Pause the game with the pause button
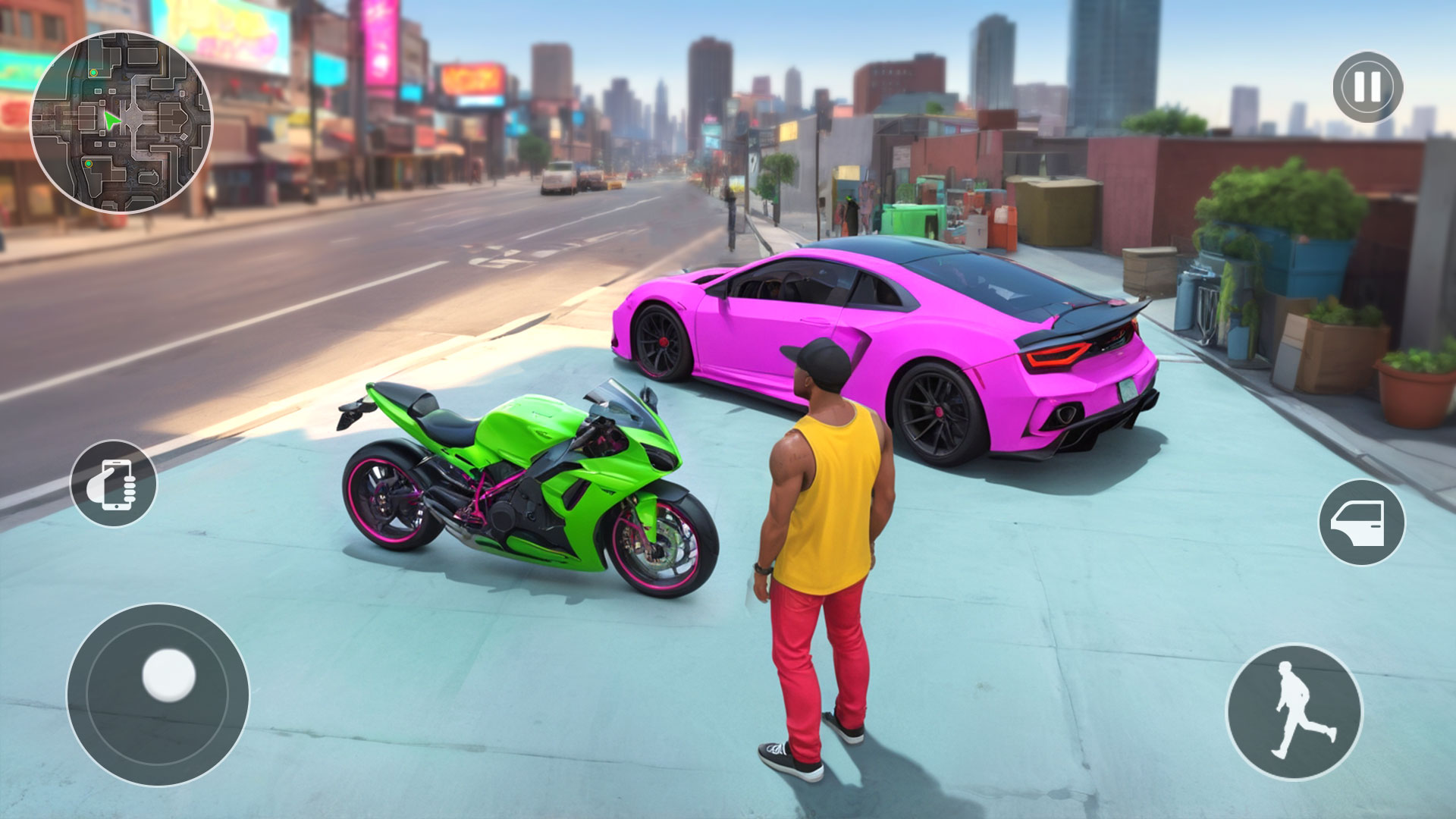The height and width of the screenshot is (819, 1456). point(1367,87)
